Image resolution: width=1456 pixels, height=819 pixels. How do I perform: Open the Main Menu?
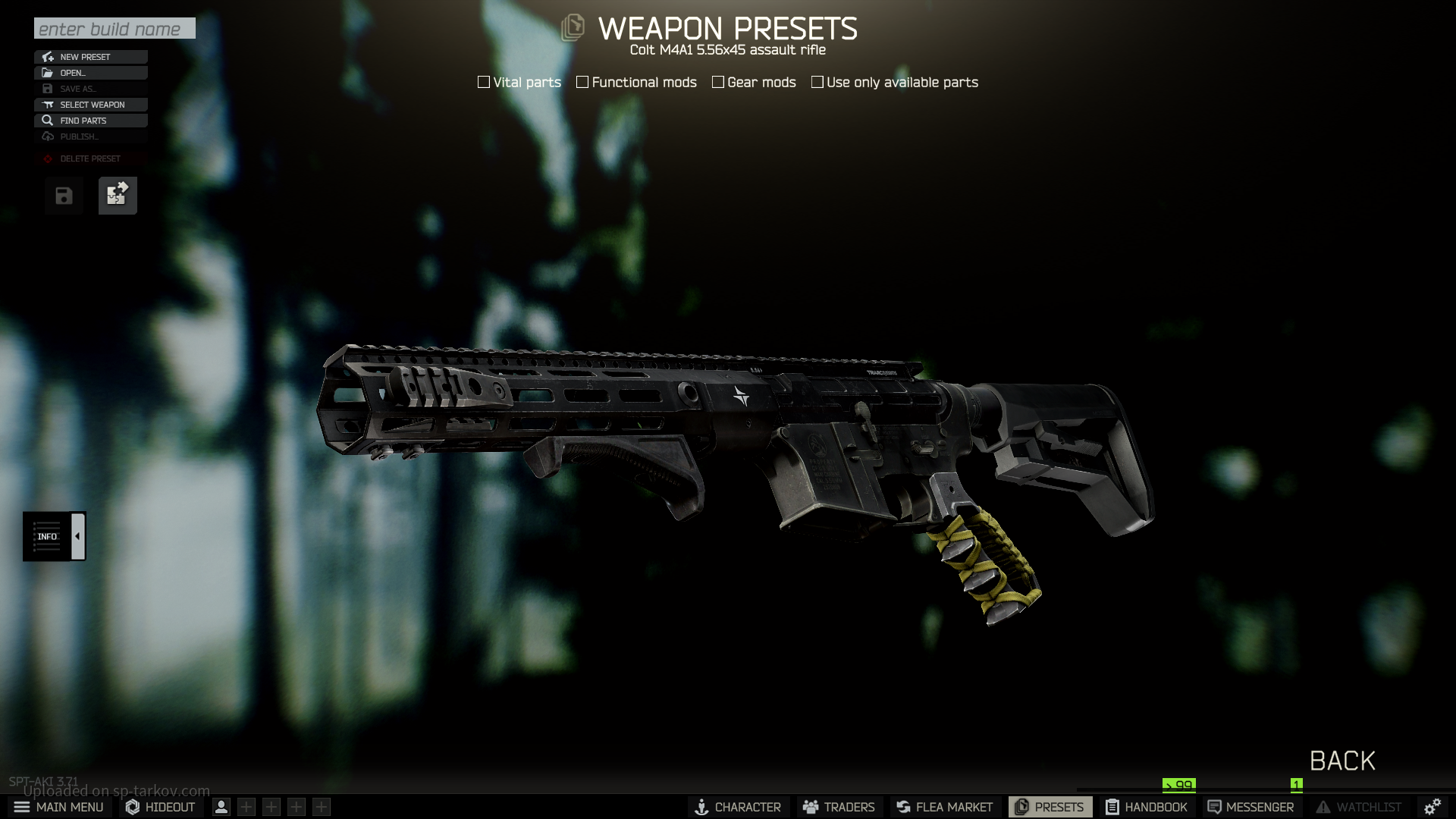click(x=59, y=807)
